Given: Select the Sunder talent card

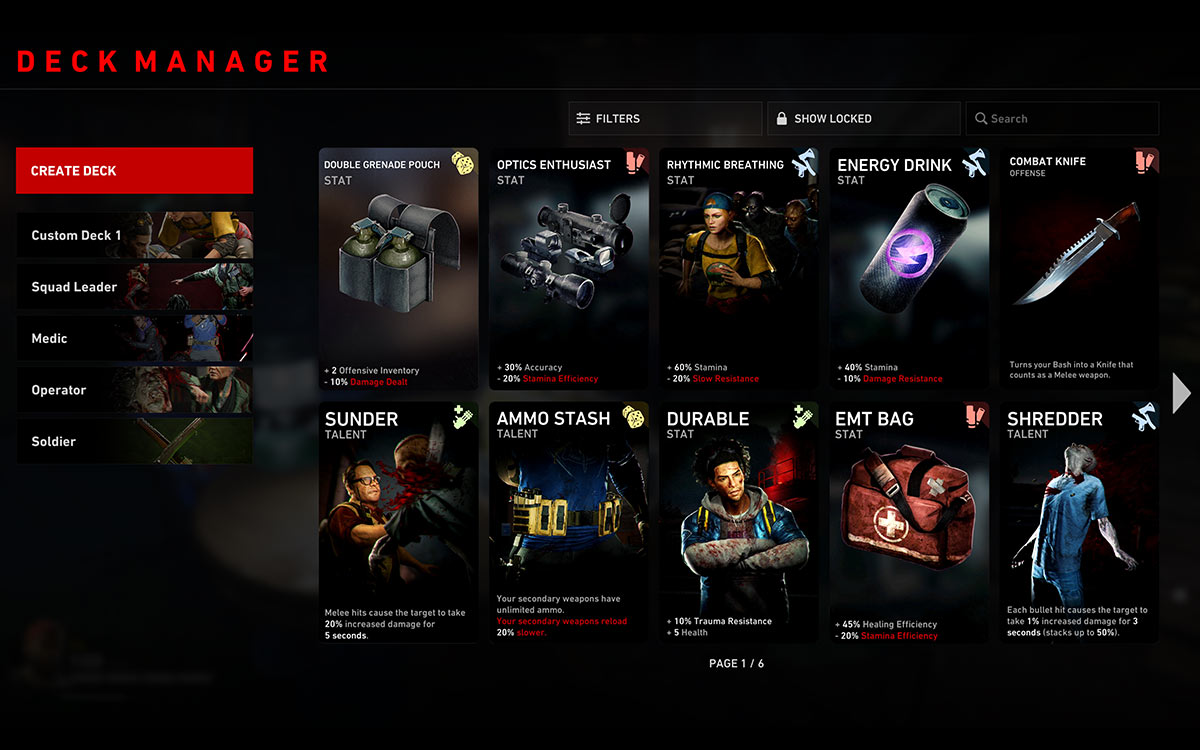Looking at the screenshot, I should point(398,522).
